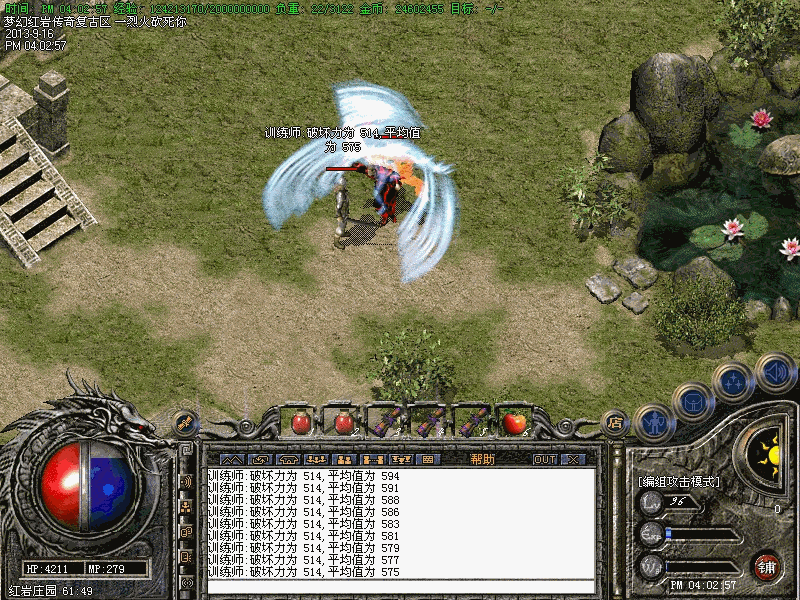Click the OUT button above chat
Viewport: 800px width, 600px height.
coord(544,459)
